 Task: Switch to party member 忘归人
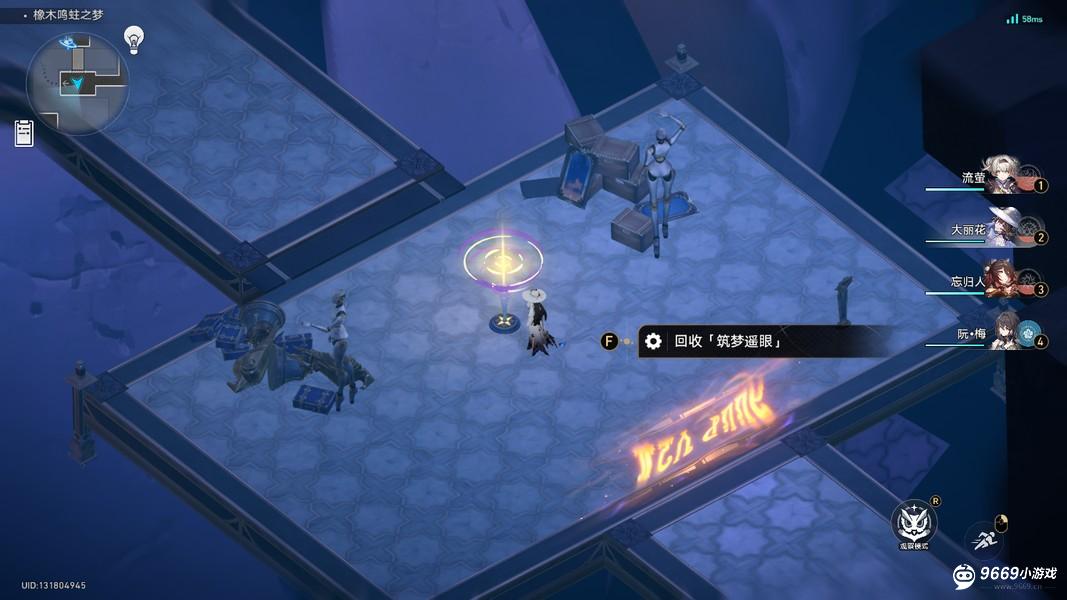pyautogui.click(x=1001, y=281)
